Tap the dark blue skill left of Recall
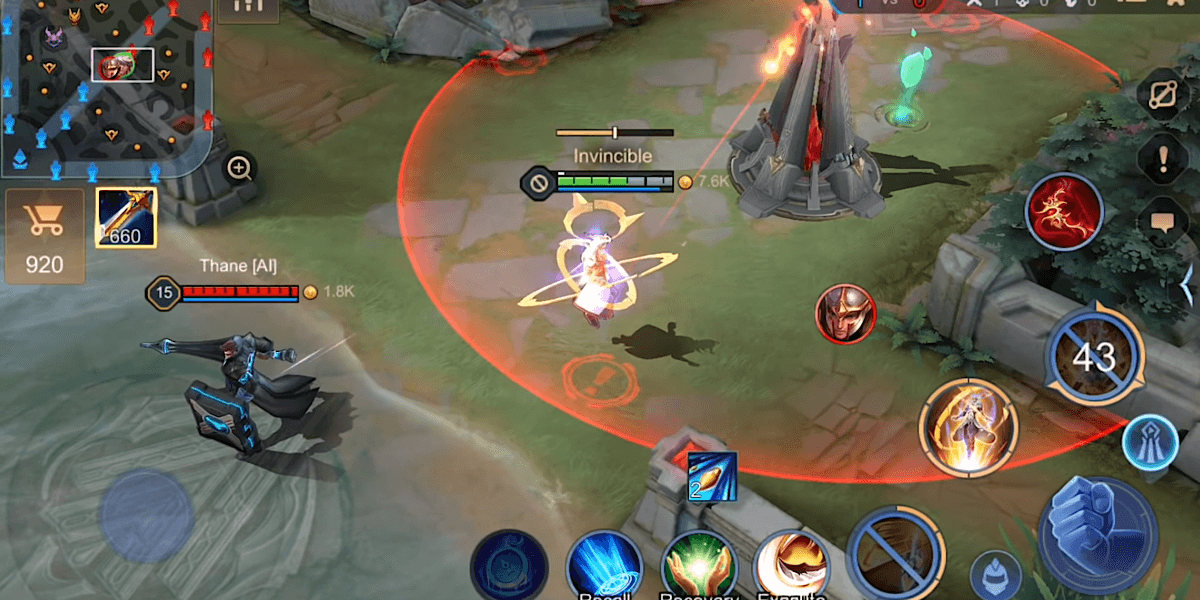 click(x=508, y=567)
